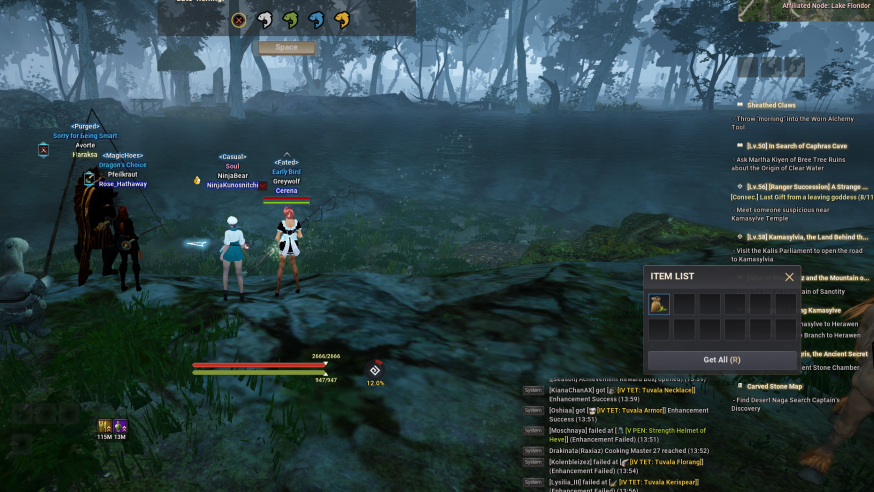
Task: Open the minimap in the top corner
Action: point(805,10)
